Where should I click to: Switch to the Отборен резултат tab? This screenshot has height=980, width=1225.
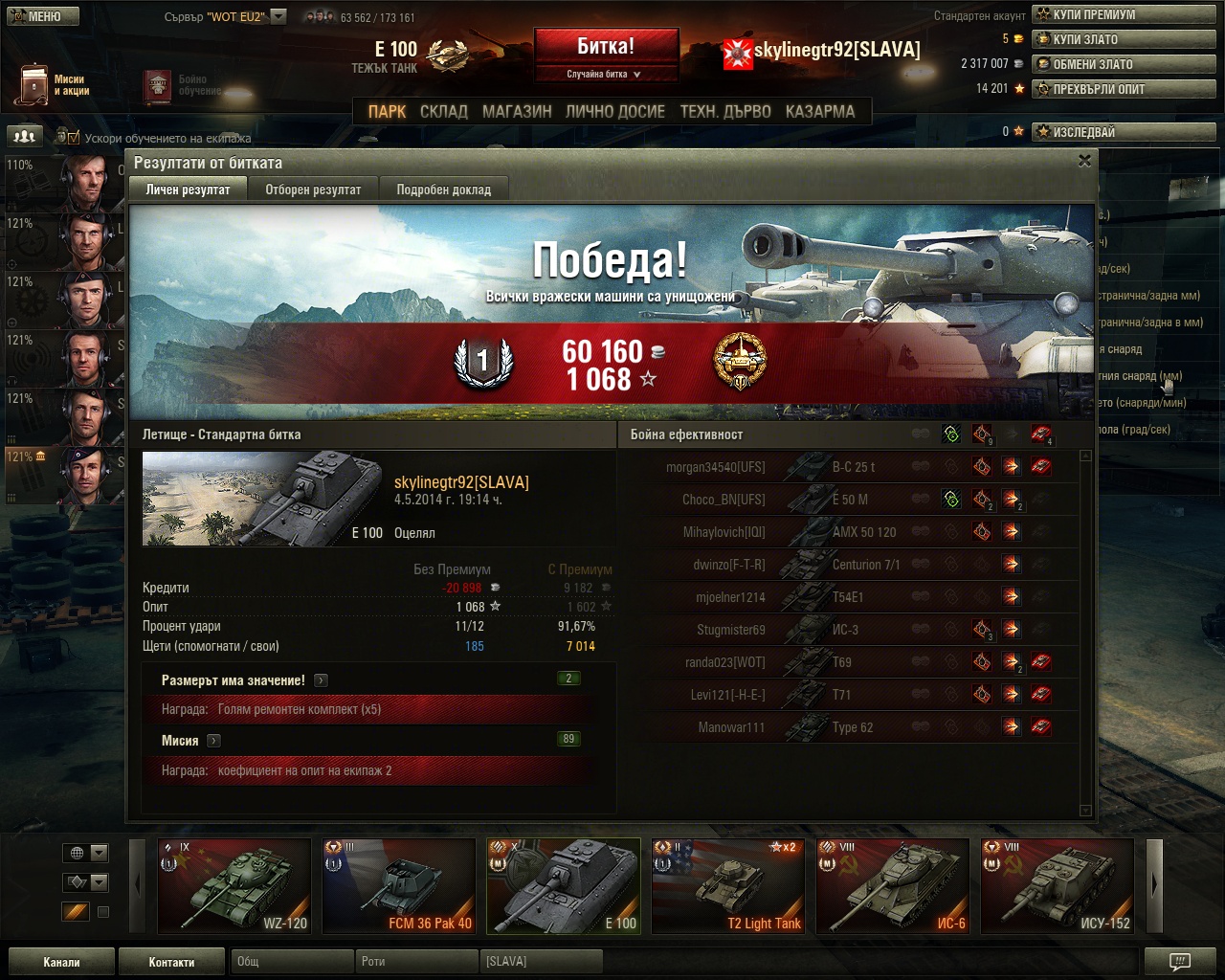[x=313, y=189]
